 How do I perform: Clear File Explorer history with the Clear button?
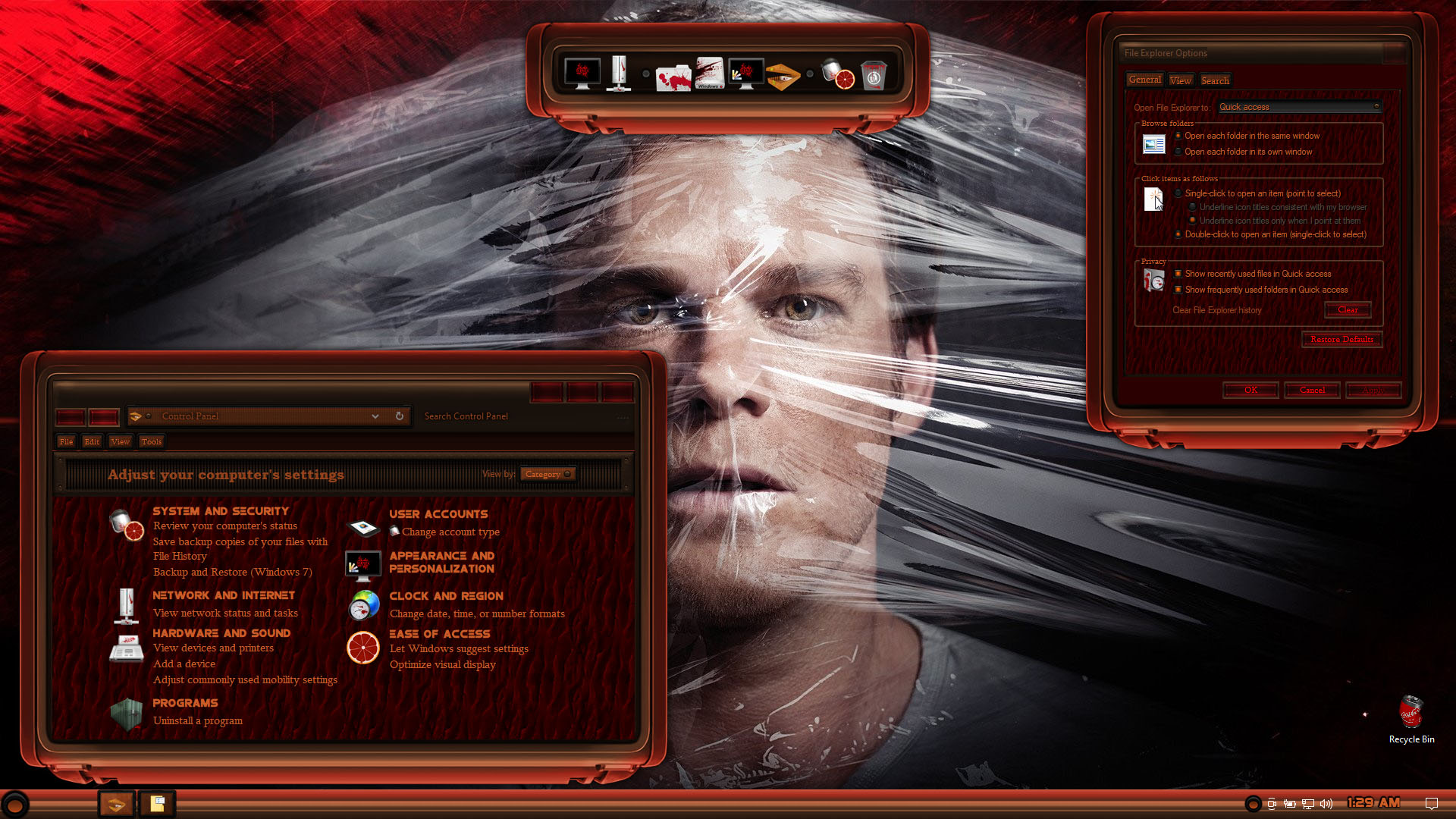click(1348, 309)
